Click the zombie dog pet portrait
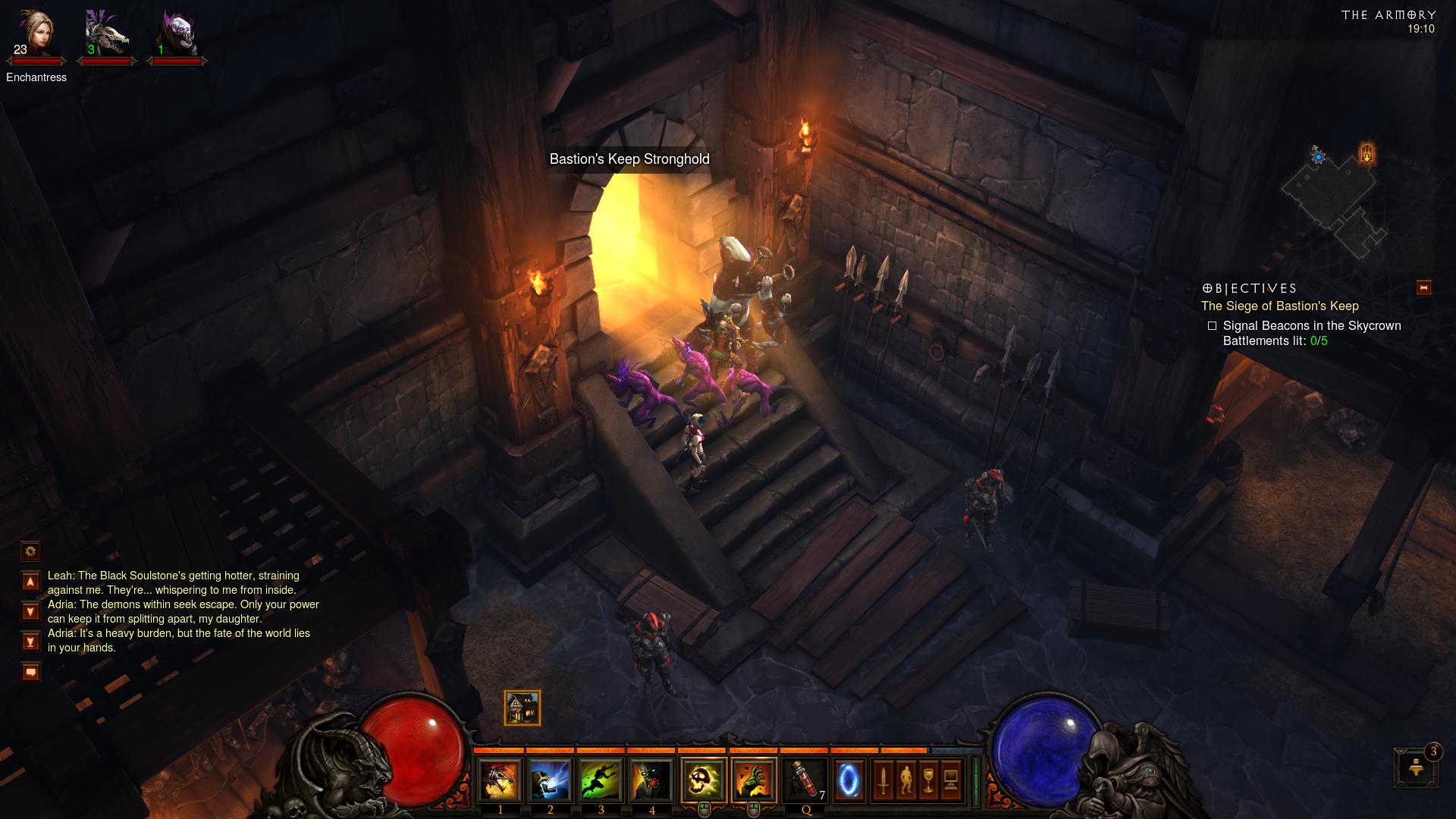This screenshot has width=1456, height=819. click(106, 34)
